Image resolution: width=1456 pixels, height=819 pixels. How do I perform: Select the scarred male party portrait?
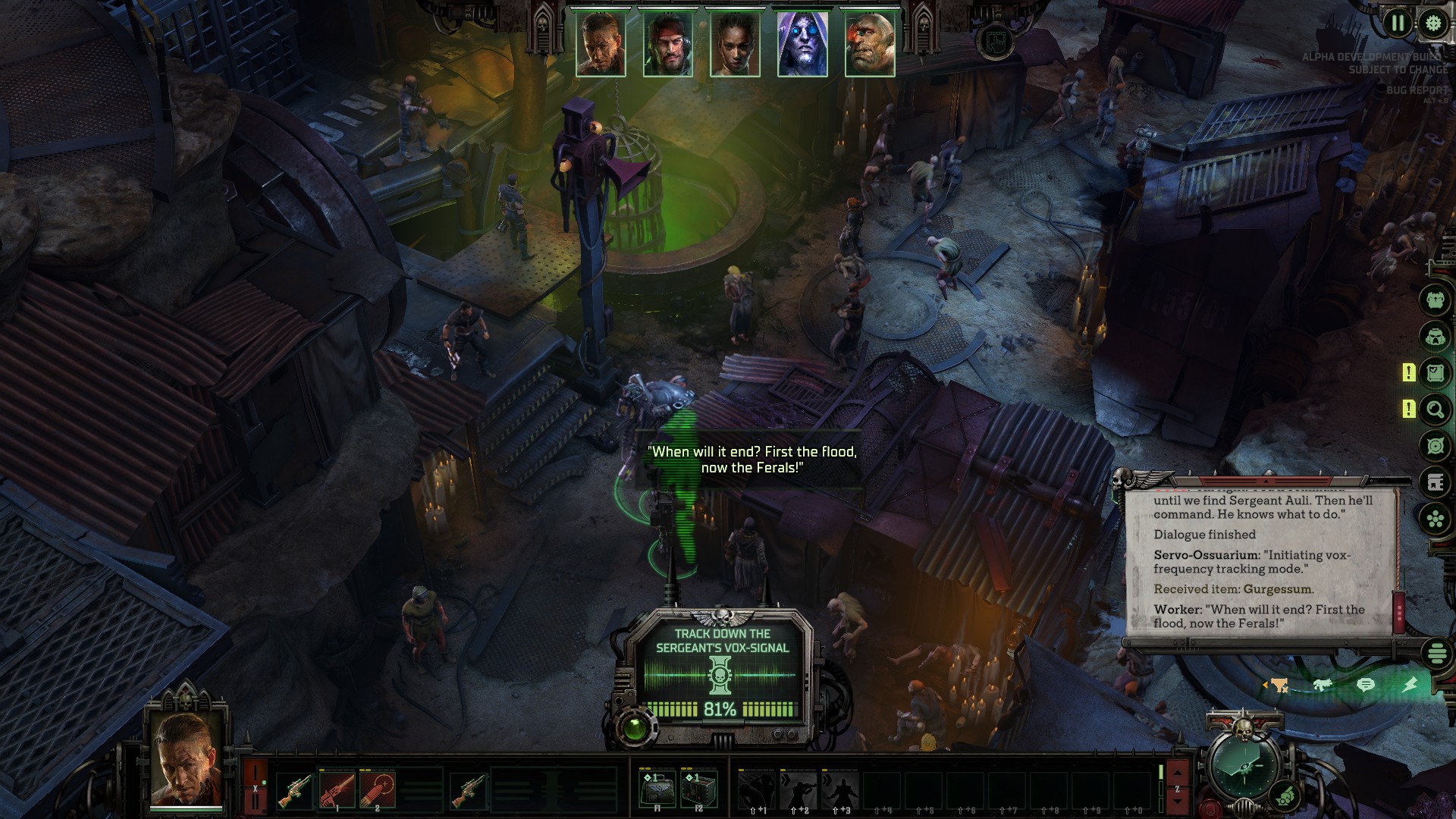(601, 44)
